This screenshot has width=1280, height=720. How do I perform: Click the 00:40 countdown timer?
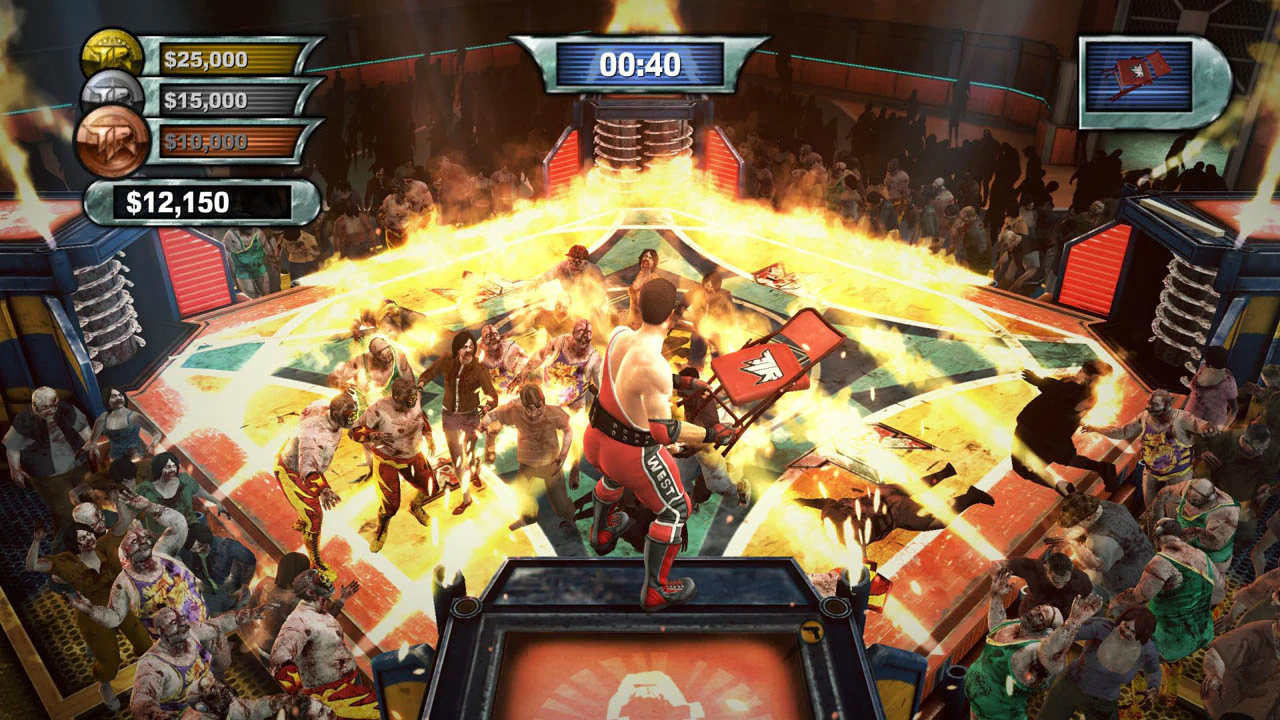639,64
